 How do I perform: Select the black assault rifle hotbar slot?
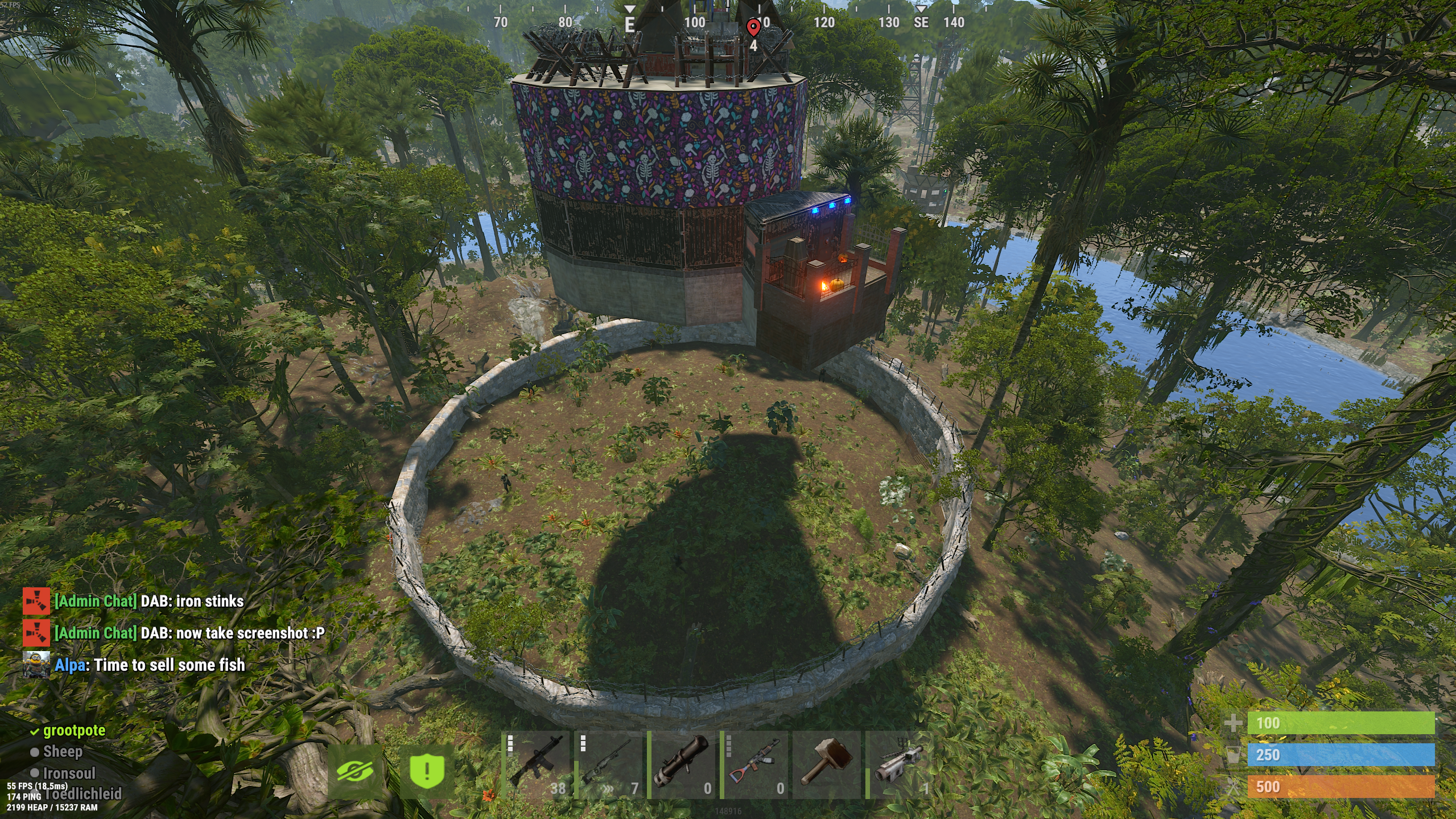coord(536,765)
